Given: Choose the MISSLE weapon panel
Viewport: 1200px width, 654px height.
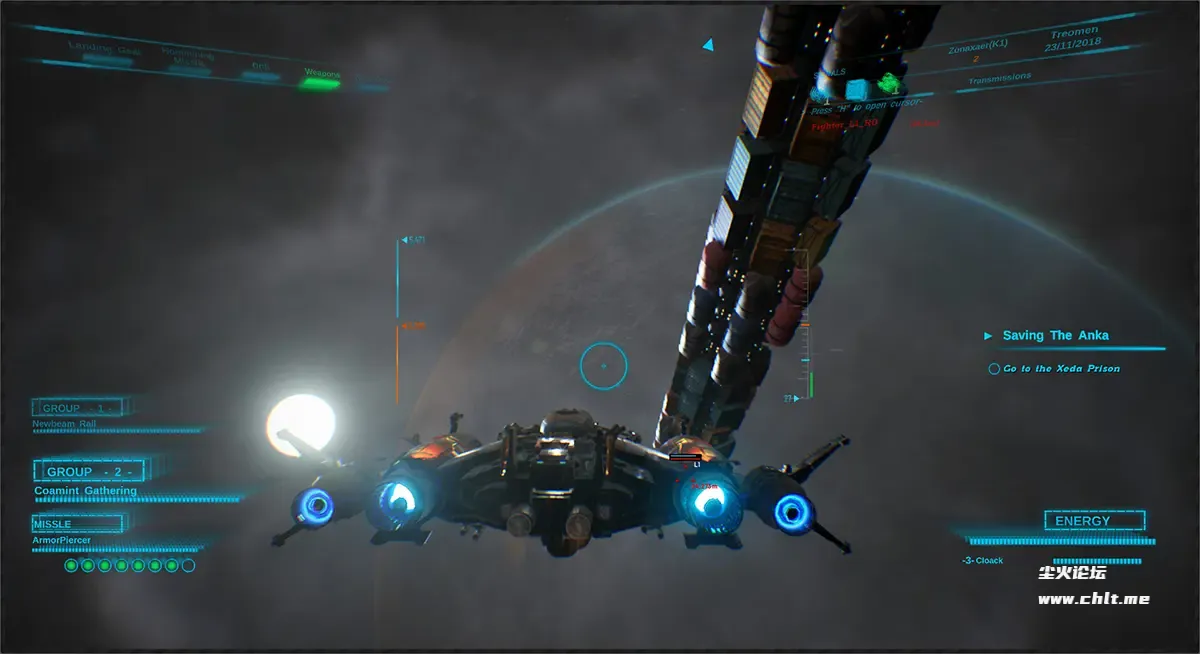Looking at the screenshot, I should click(77, 524).
